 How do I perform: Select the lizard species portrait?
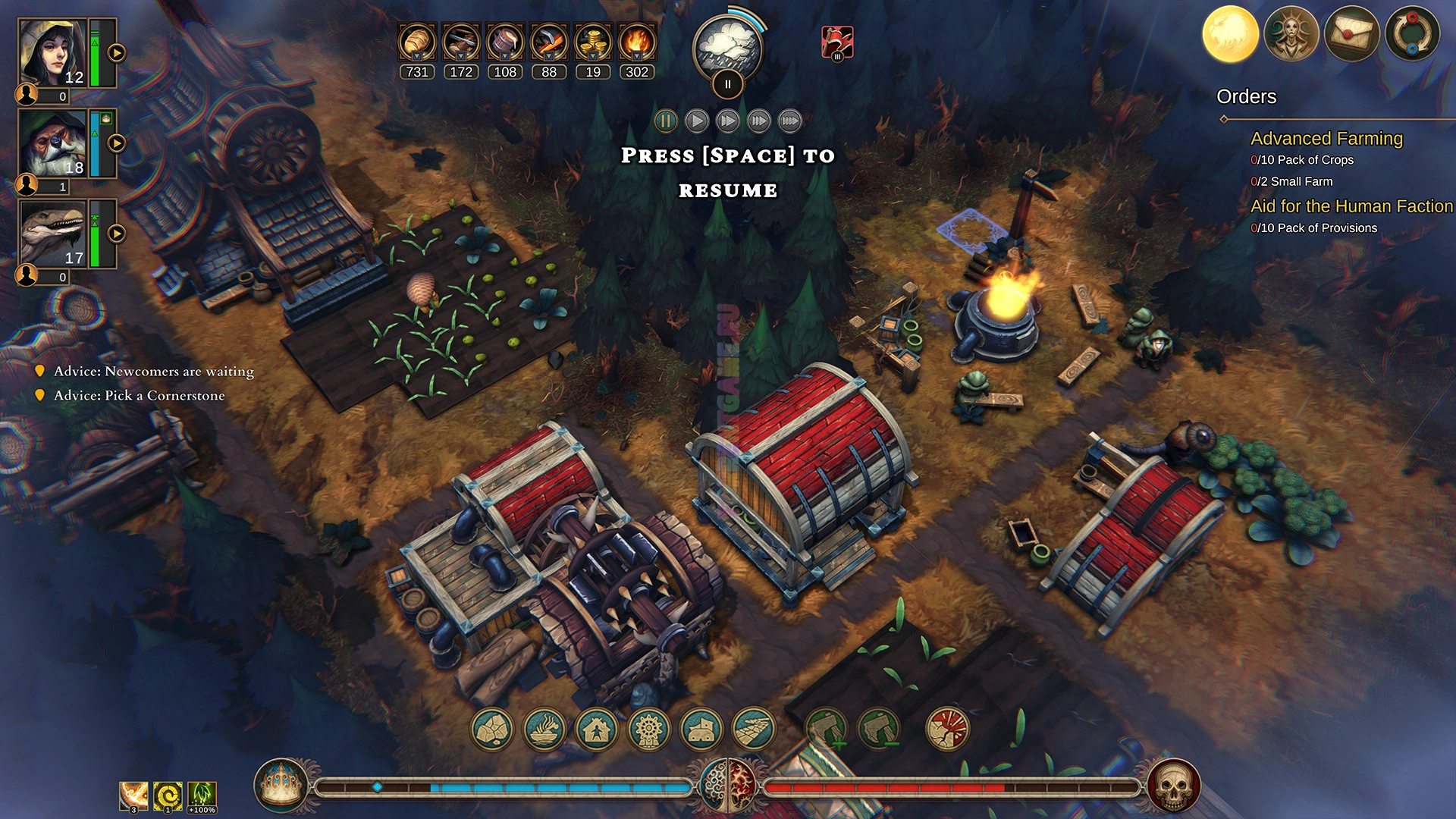point(53,234)
